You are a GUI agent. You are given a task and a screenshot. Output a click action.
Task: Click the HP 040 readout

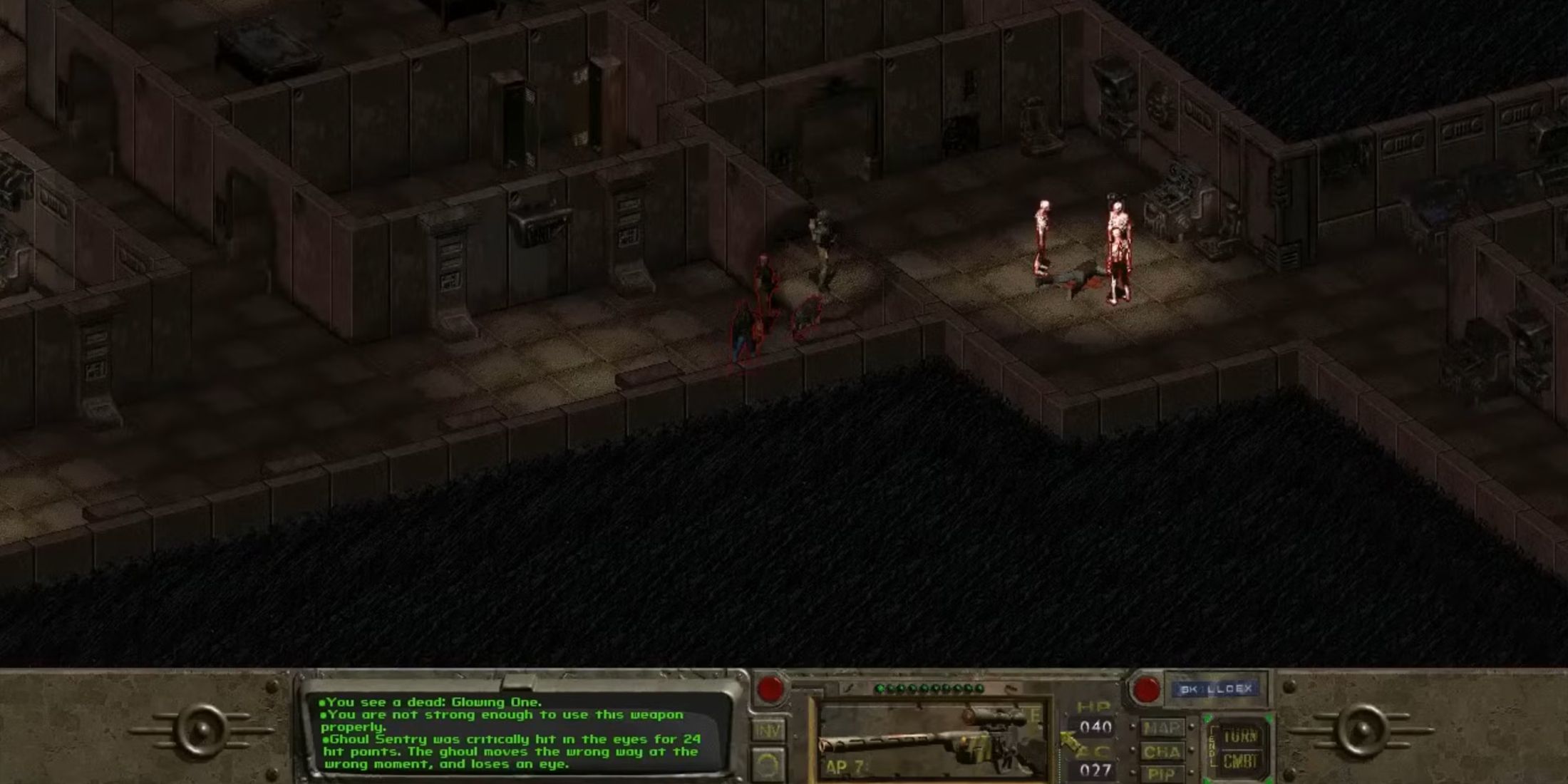tap(1095, 726)
